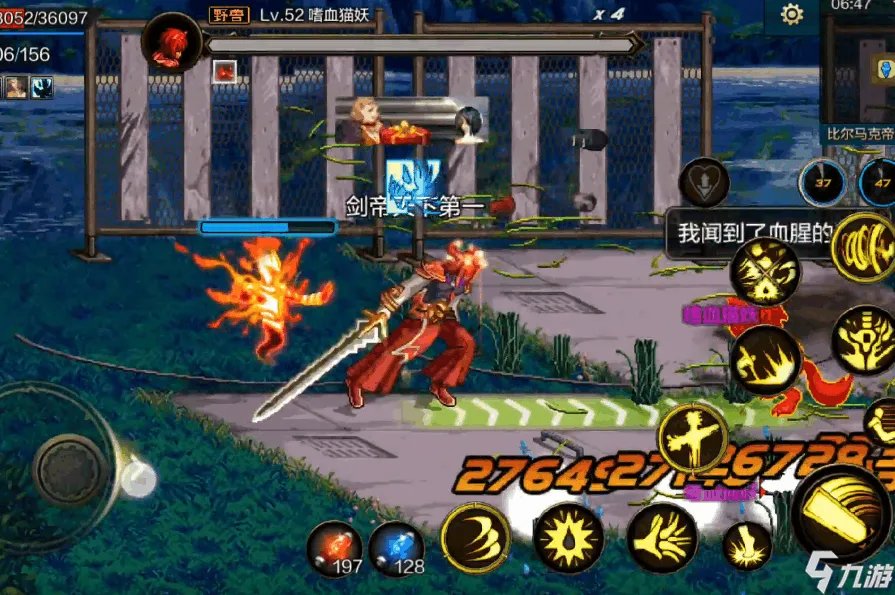Activate the crossed swords skill
This screenshot has width=895, height=595.
coord(765,271)
